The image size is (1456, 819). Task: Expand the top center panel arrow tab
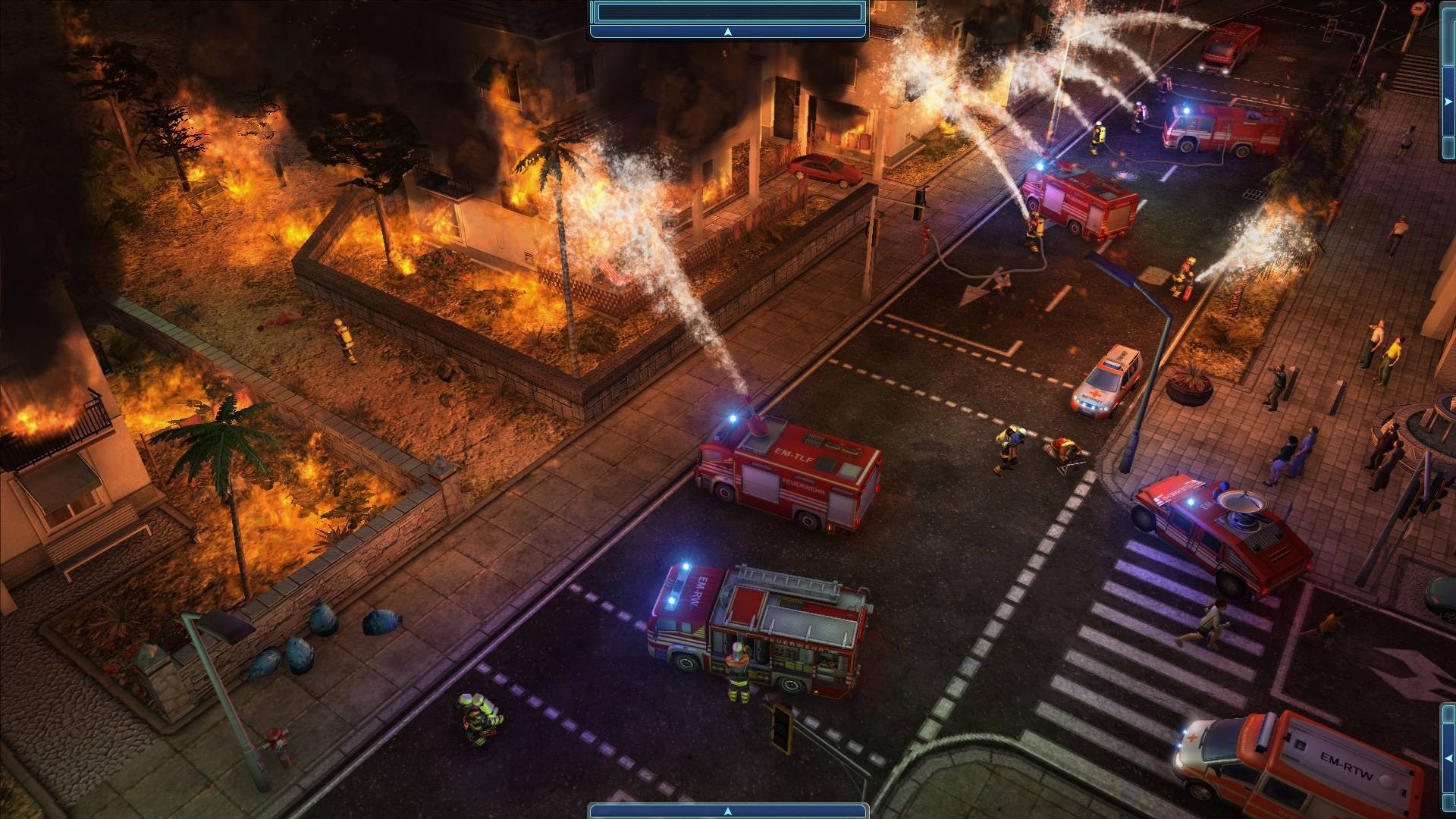pos(727,32)
